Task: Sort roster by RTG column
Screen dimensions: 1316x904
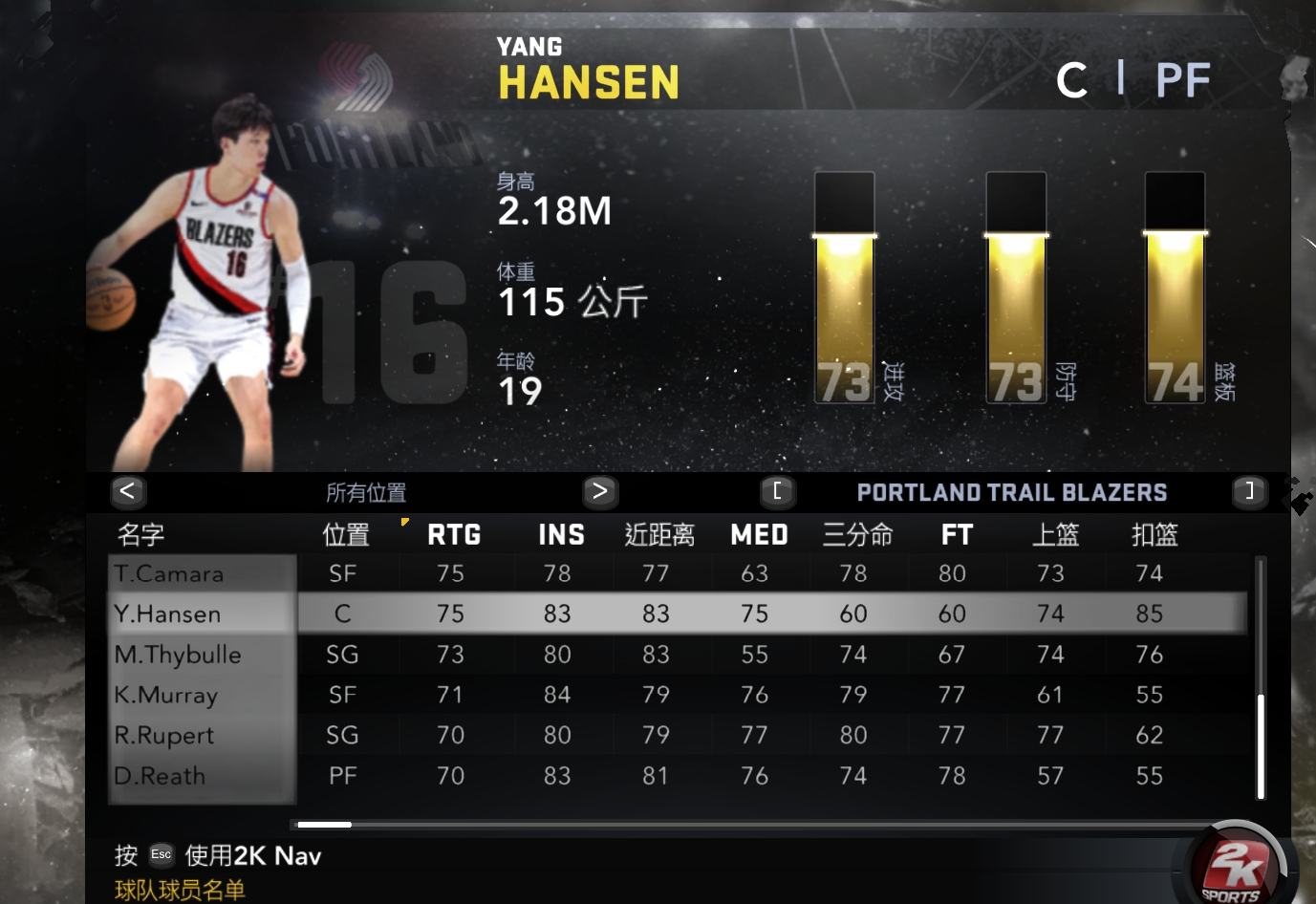Action: pyautogui.click(x=454, y=535)
